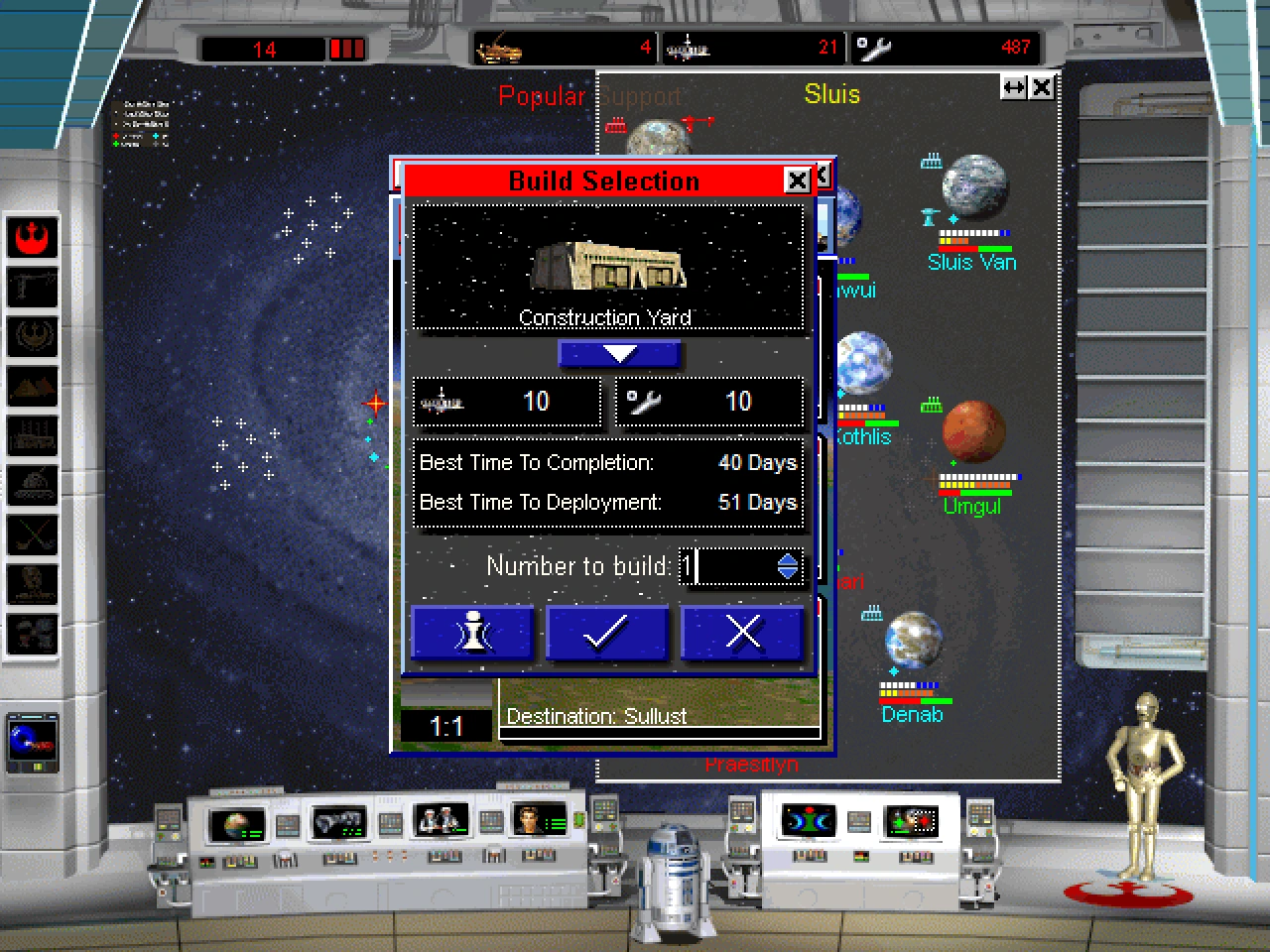Click the domed construction yard icon in sidebar

(x=33, y=487)
